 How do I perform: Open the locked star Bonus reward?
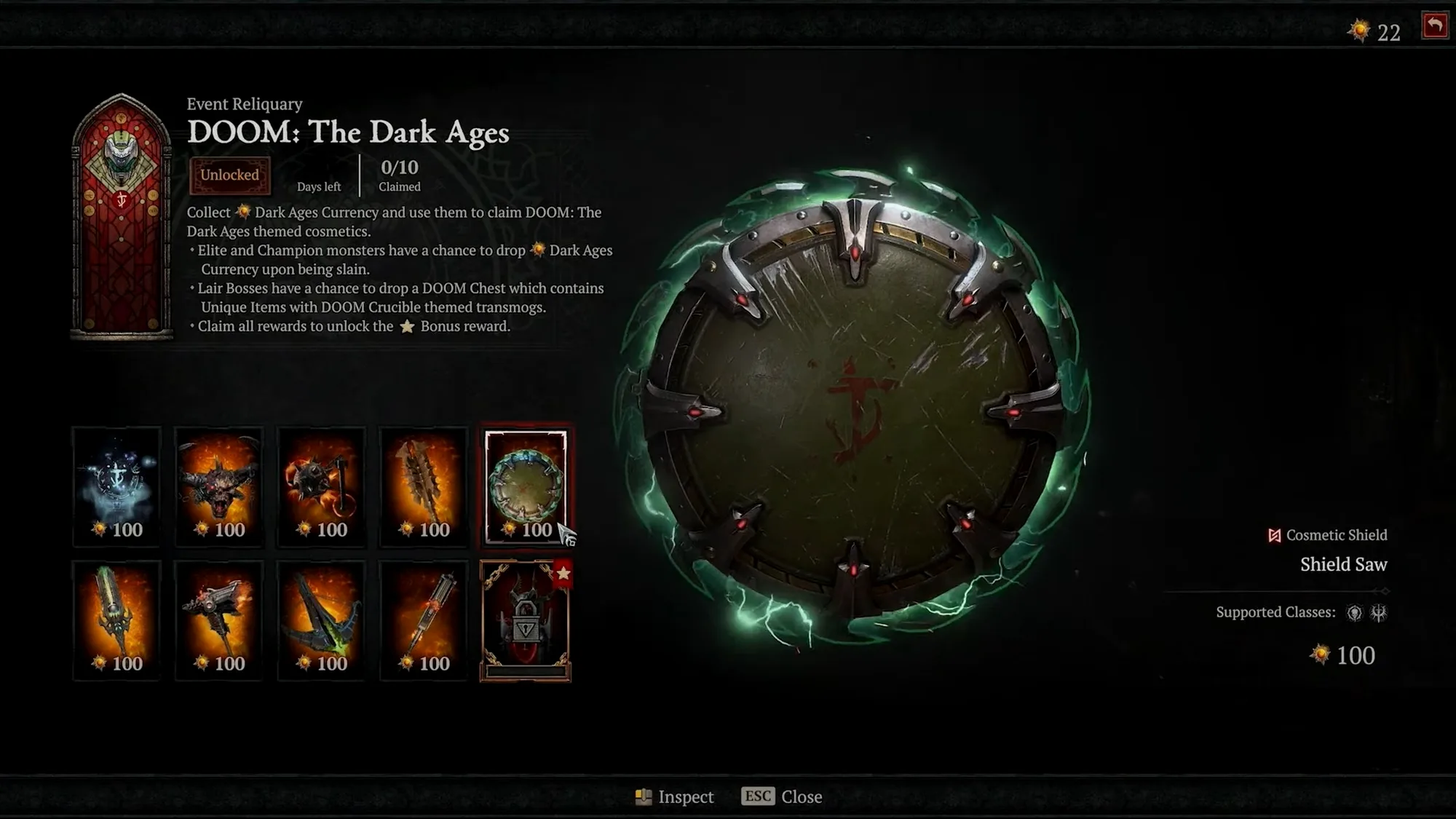point(526,620)
